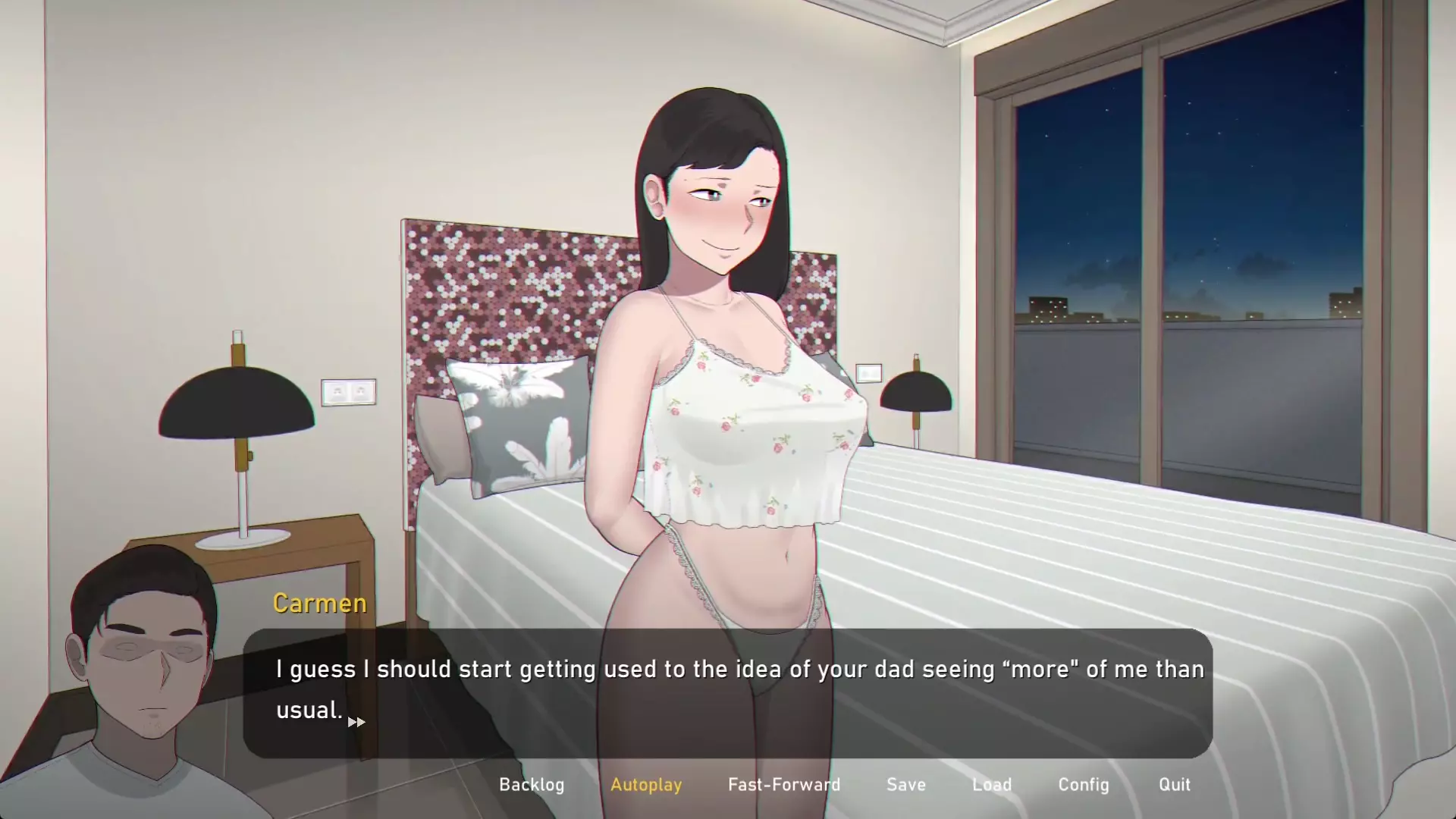This screenshot has width=1456, height=819.
Task: Advance Carmen's dialogue text box
Action: pos(726,692)
